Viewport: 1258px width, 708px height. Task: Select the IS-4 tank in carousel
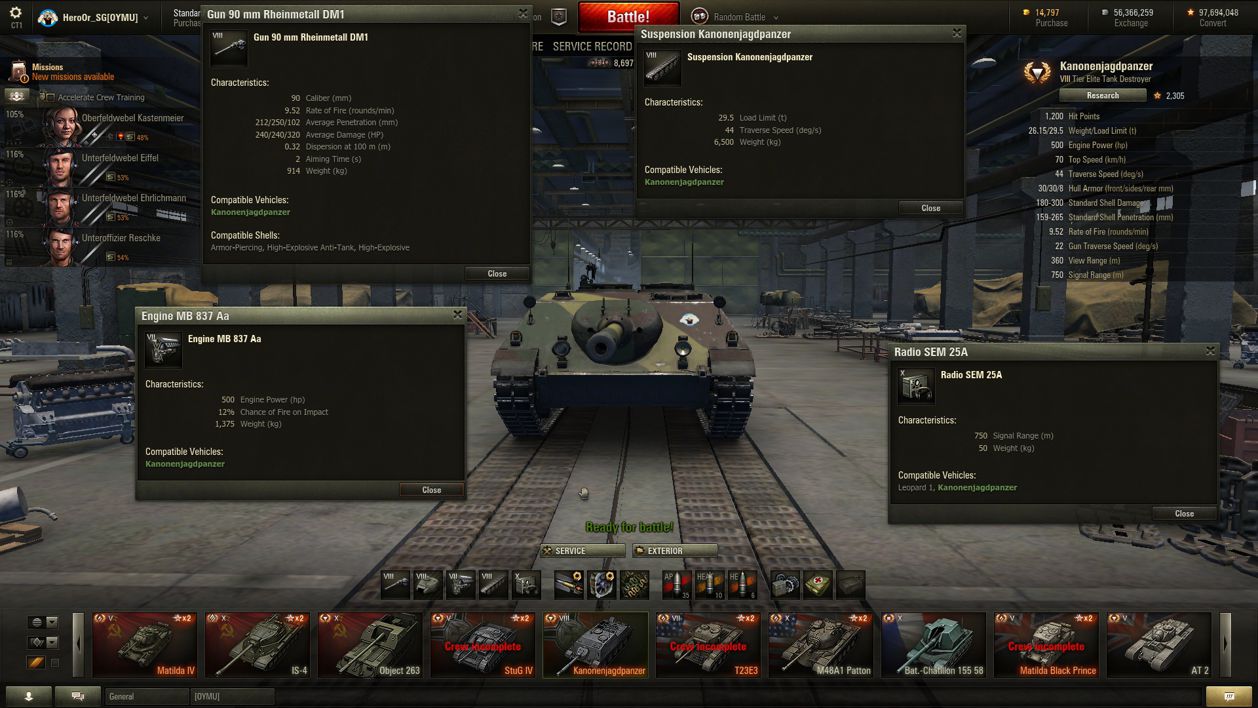coord(258,645)
